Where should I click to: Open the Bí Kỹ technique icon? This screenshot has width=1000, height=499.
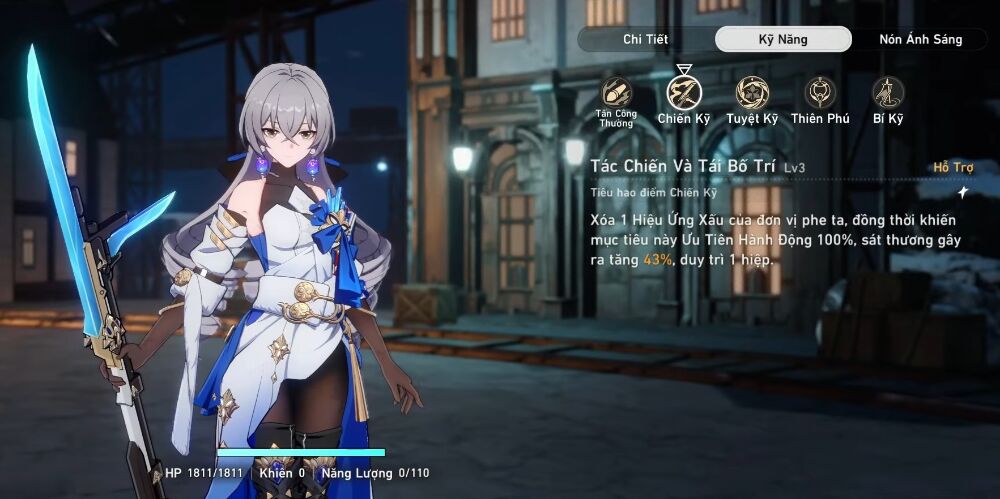pos(887,93)
